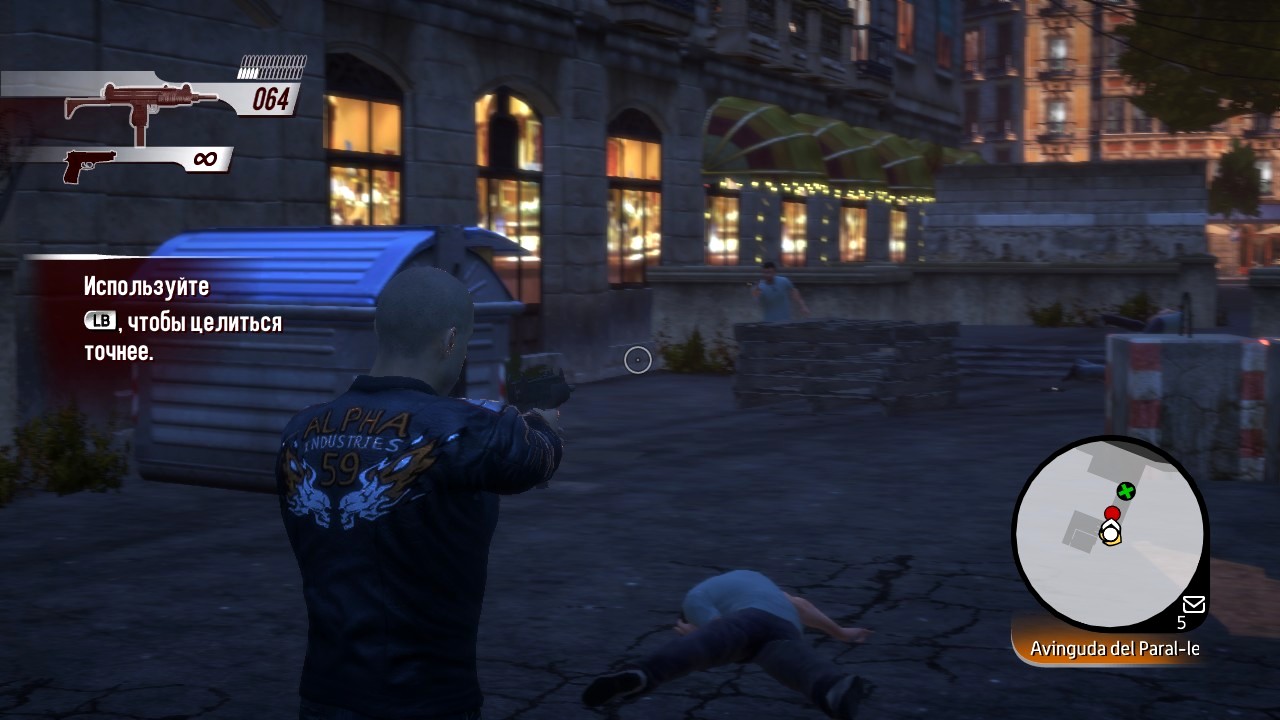The image size is (1280, 720).
Task: Open the envelope messages icon
Action: tap(1193, 604)
